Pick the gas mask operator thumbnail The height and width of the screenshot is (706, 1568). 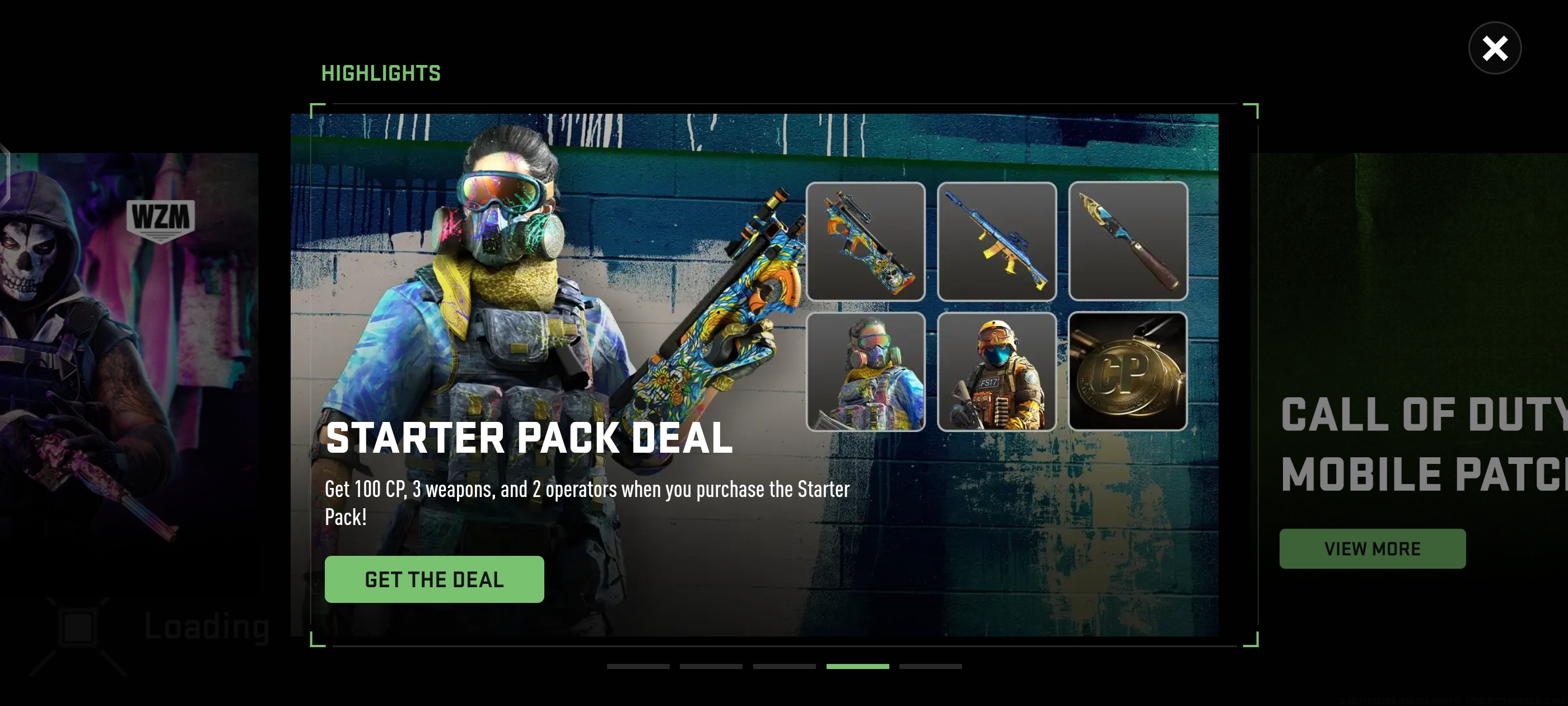pyautogui.click(x=865, y=371)
